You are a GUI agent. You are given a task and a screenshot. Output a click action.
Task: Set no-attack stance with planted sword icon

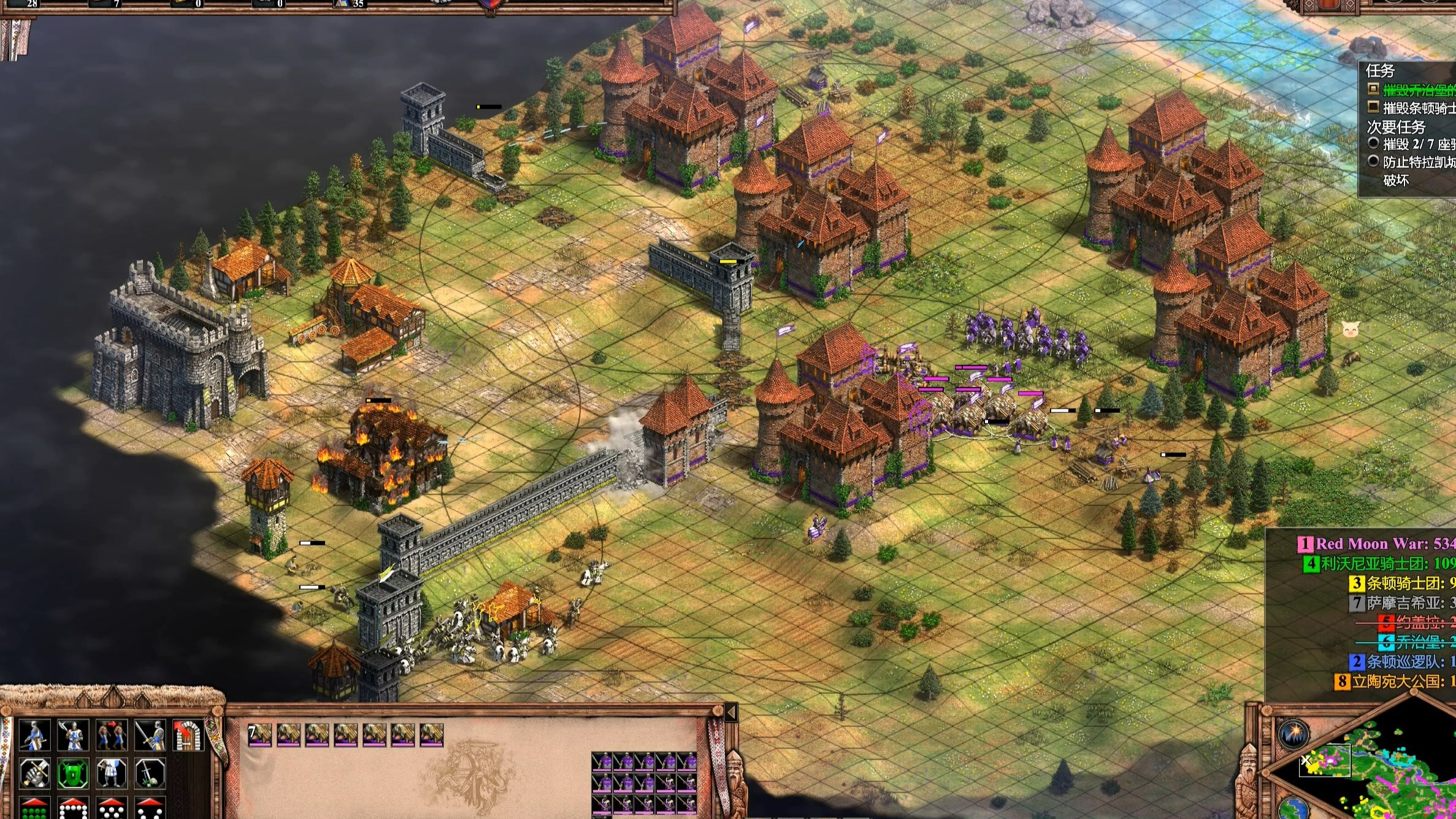click(150, 774)
